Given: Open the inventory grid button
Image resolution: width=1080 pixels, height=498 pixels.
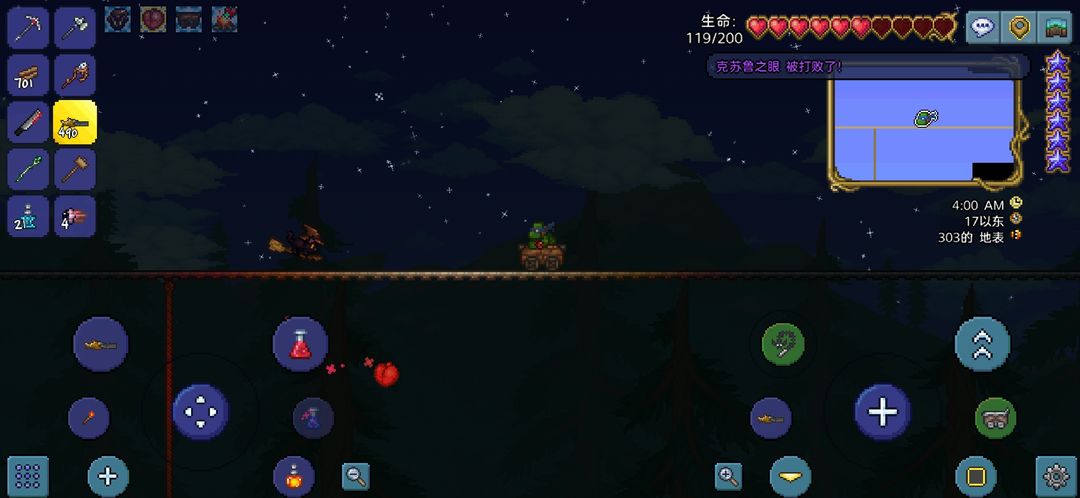Looking at the screenshot, I should pos(28,476).
